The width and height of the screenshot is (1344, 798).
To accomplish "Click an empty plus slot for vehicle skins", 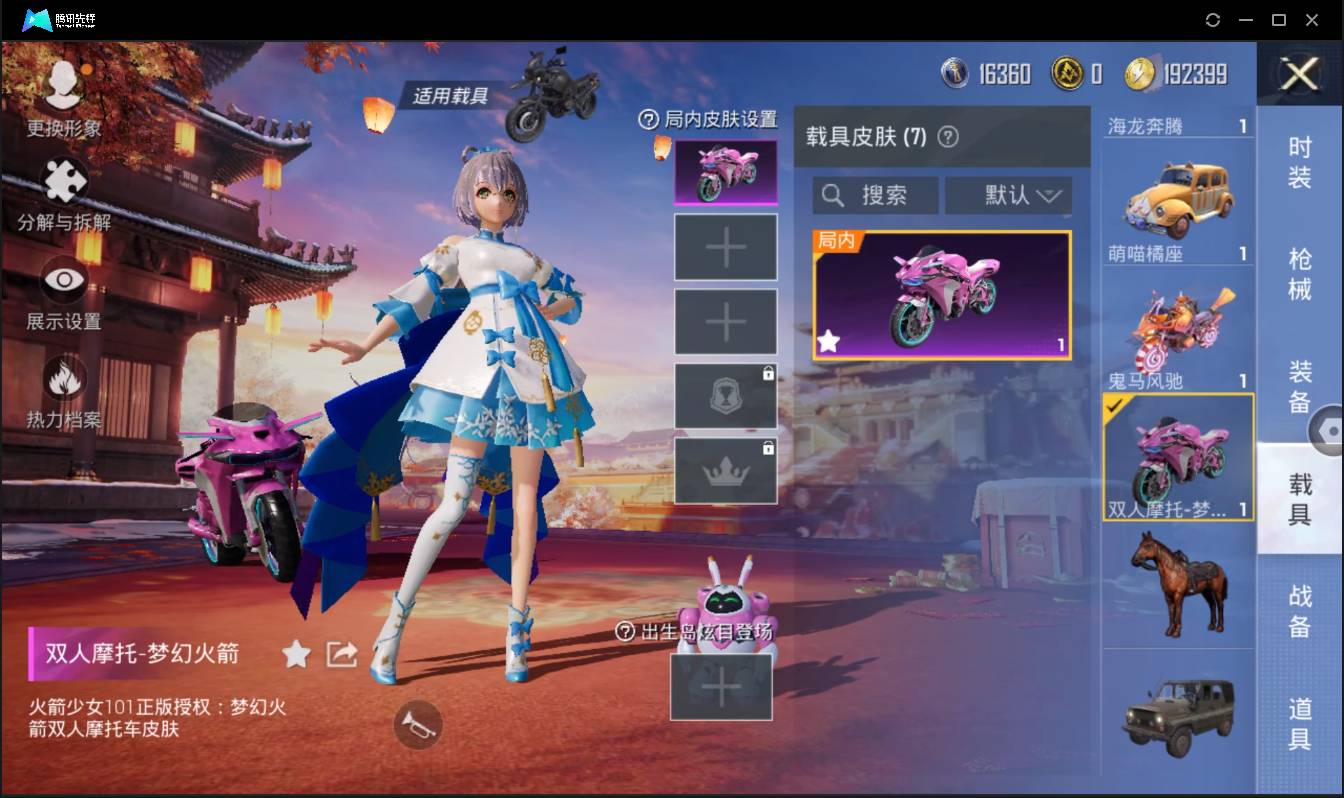I will pos(726,246).
